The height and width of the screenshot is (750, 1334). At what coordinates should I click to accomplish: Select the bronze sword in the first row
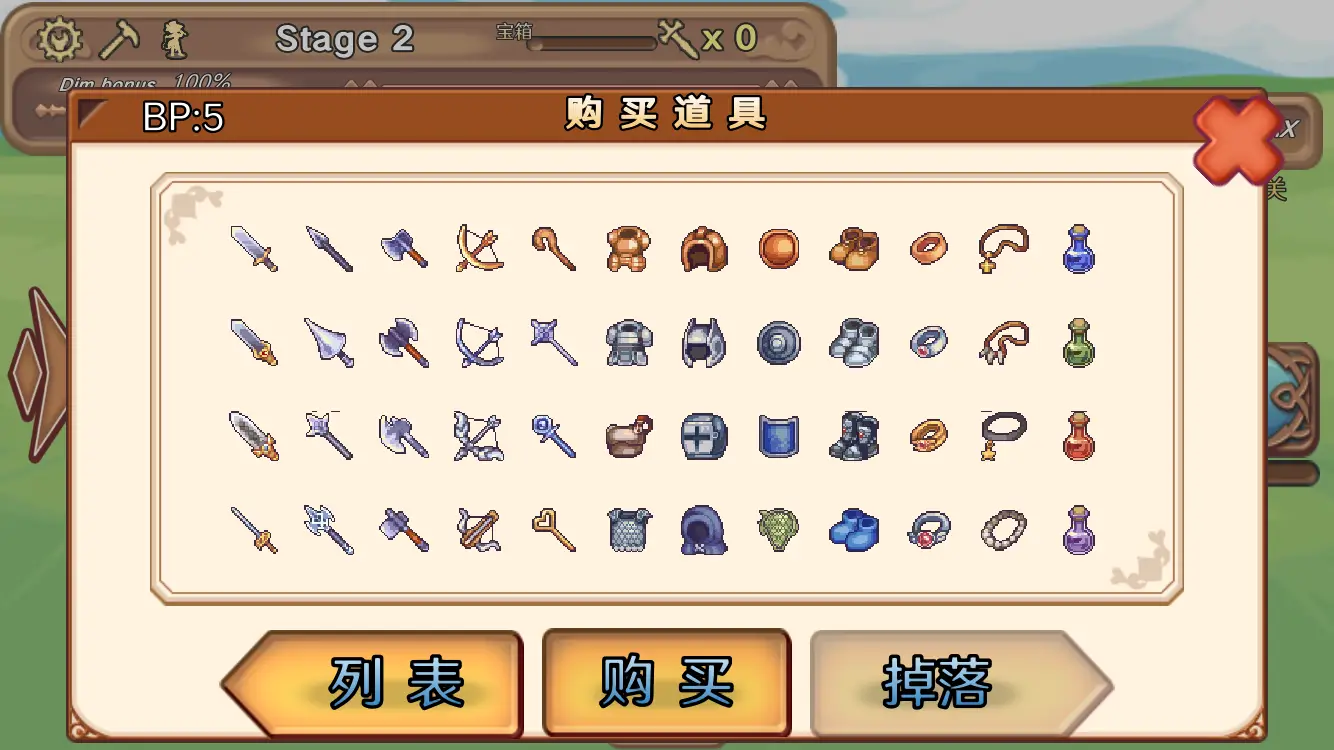(253, 249)
